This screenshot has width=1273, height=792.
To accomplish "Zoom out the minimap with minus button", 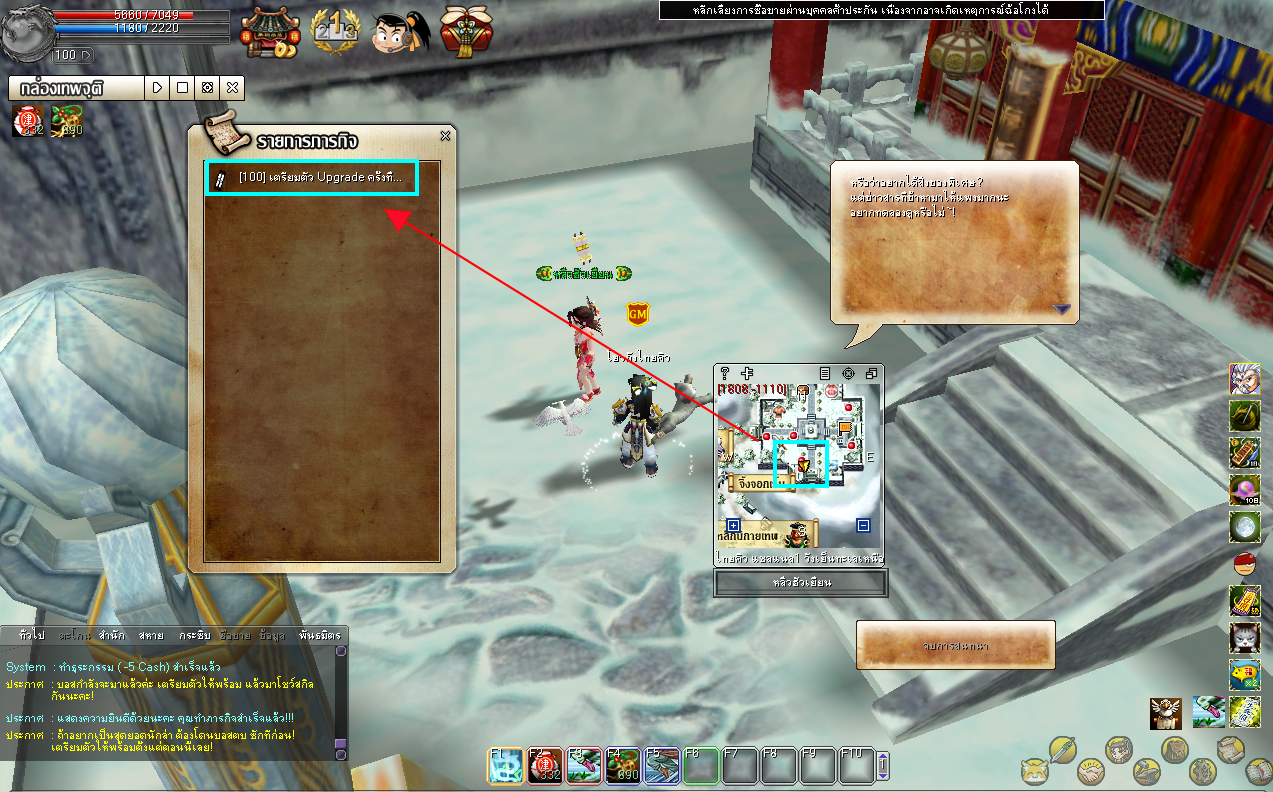I will tap(863, 525).
